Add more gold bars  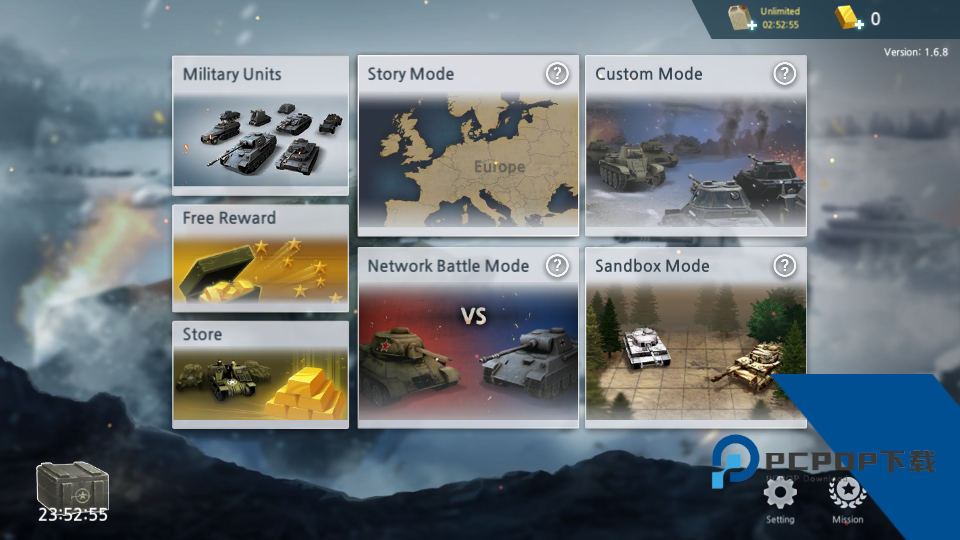849,18
